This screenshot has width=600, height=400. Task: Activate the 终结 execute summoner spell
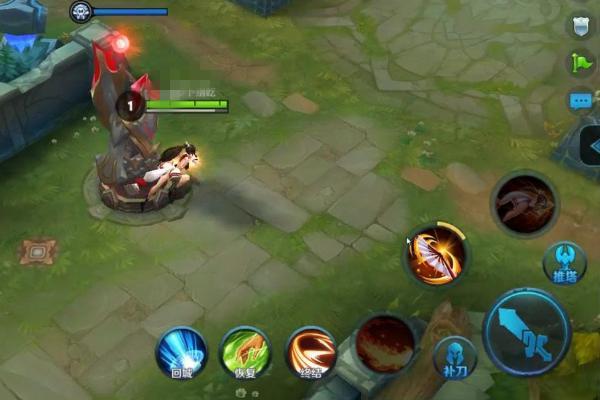tap(311, 352)
